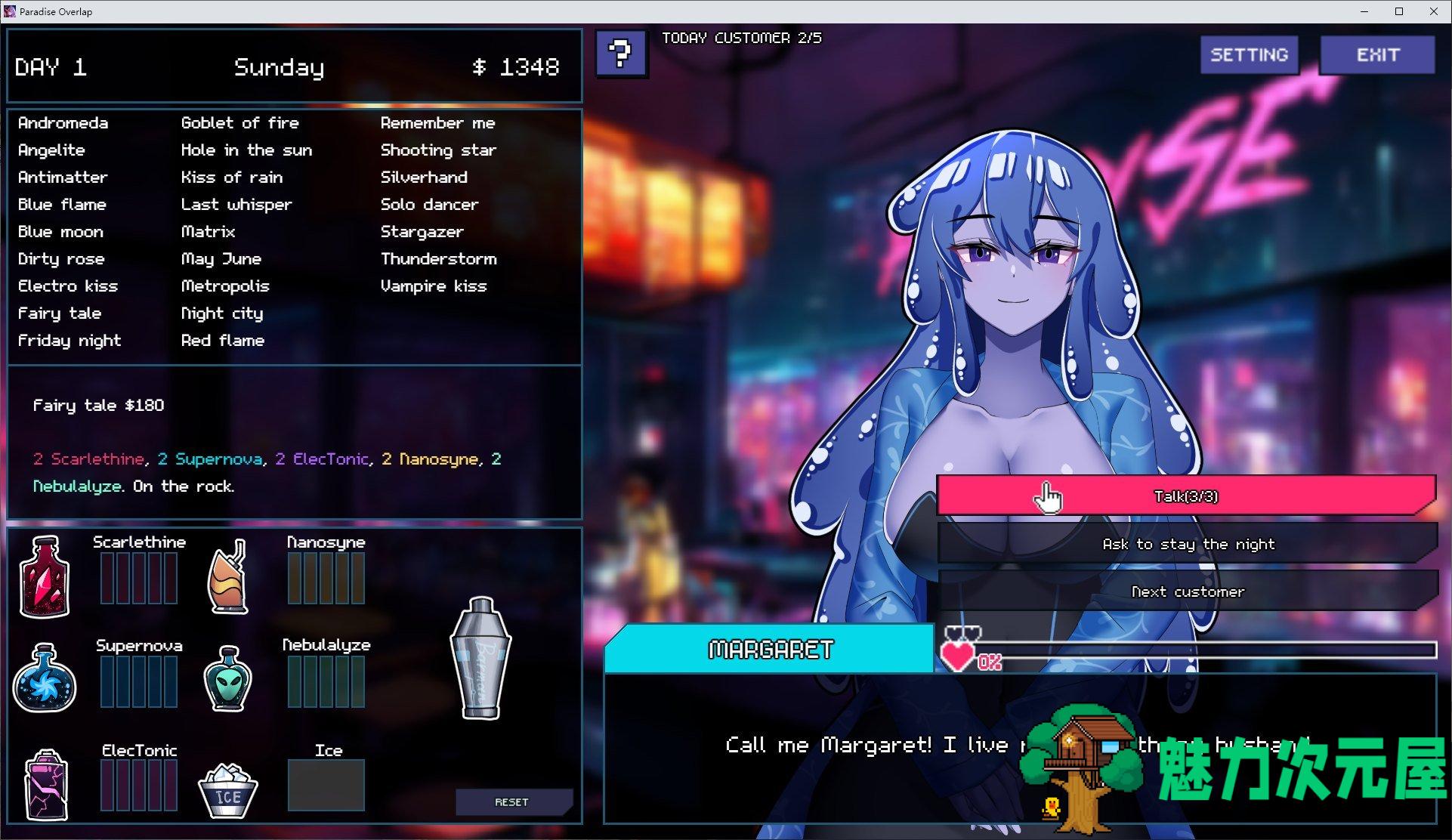This screenshot has height=840, width=1452.
Task: Add Scarlethine from the red crystal bottle
Action: 45,576
